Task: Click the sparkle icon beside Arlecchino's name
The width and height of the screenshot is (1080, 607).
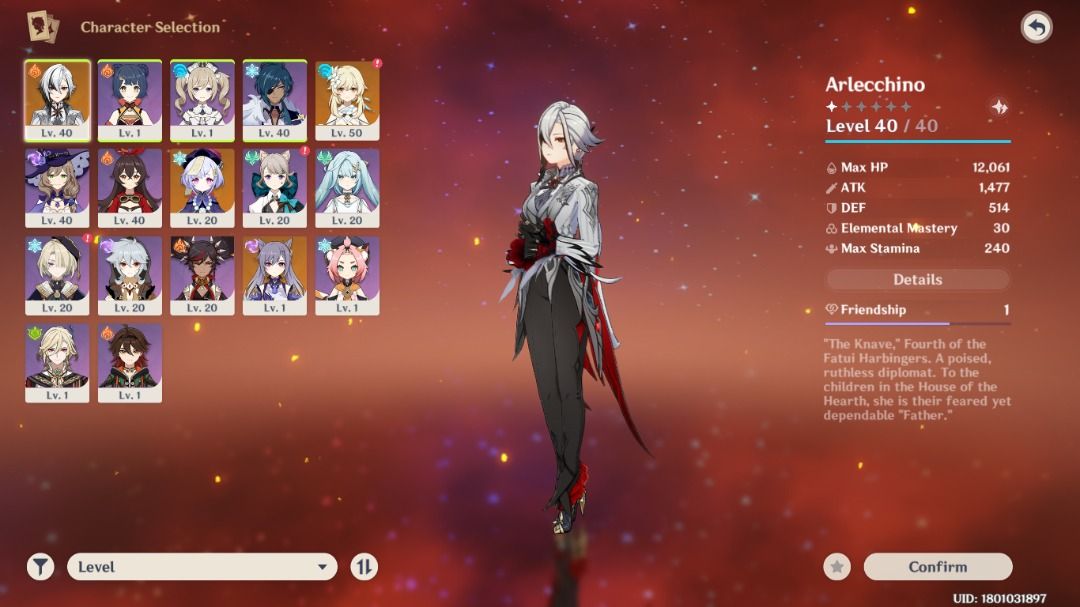Action: (997, 107)
